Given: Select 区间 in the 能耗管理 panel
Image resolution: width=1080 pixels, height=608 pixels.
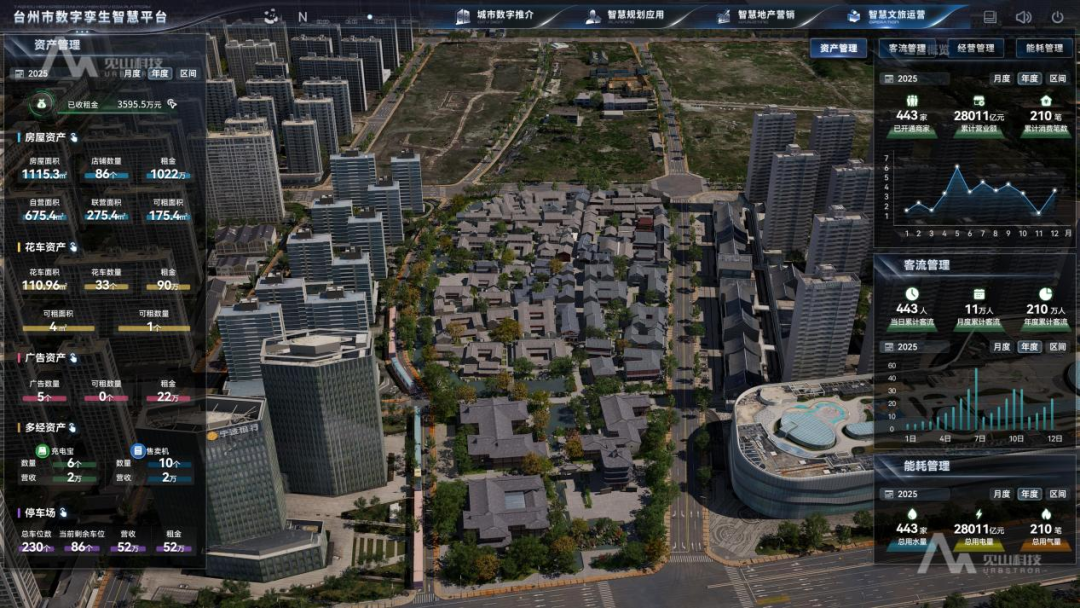Looking at the screenshot, I should 1057,494.
